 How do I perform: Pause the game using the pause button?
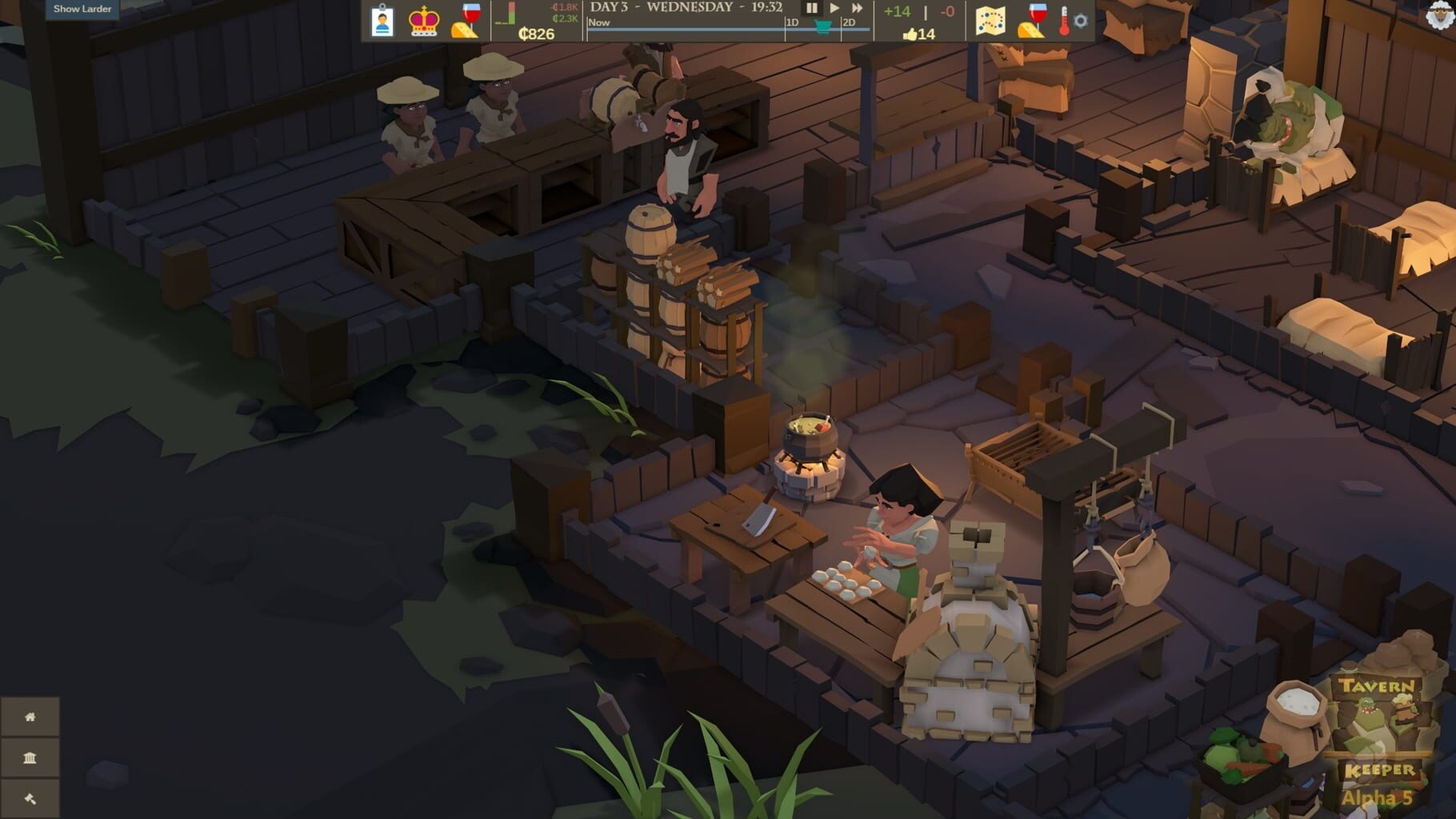tap(811, 10)
